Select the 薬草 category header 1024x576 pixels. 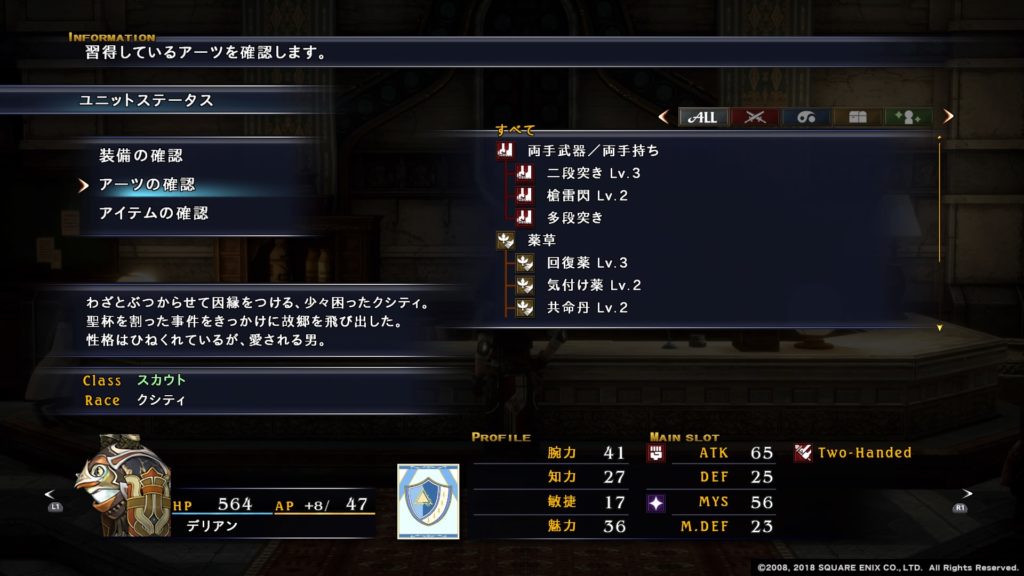click(x=543, y=240)
